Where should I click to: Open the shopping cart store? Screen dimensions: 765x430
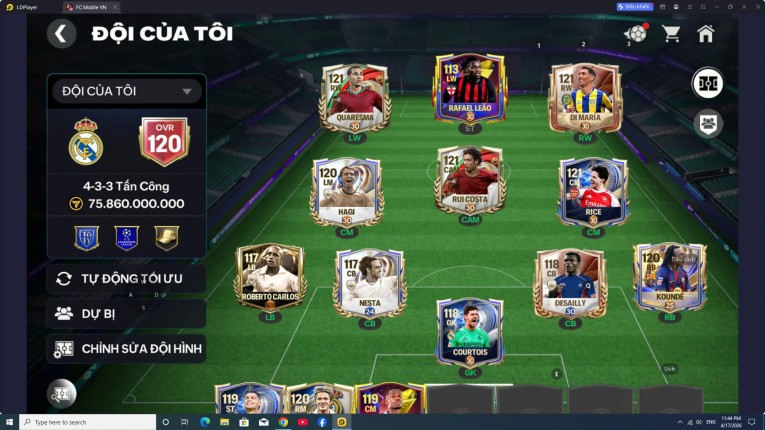671,34
